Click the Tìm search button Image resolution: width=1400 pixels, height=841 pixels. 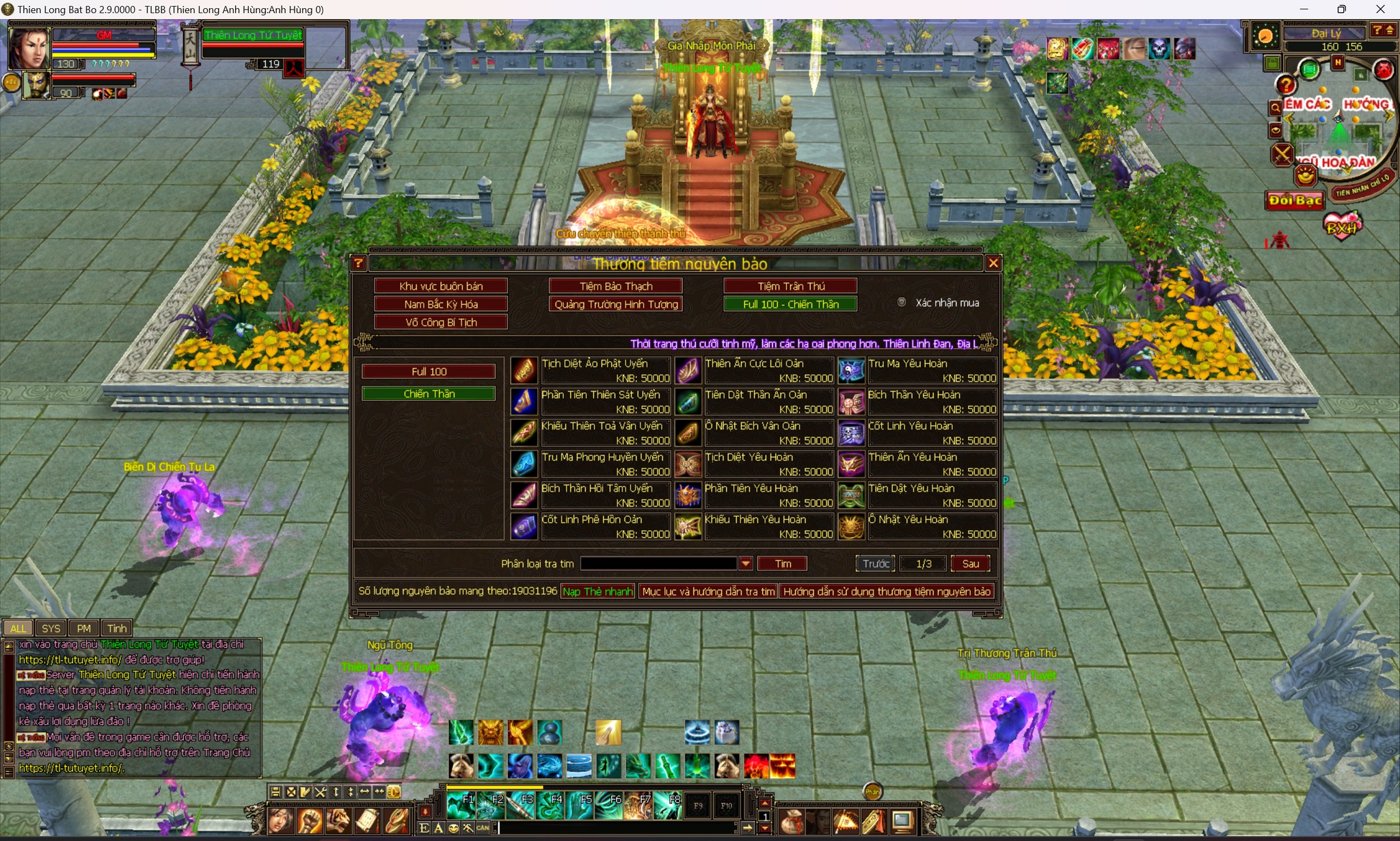click(x=783, y=563)
